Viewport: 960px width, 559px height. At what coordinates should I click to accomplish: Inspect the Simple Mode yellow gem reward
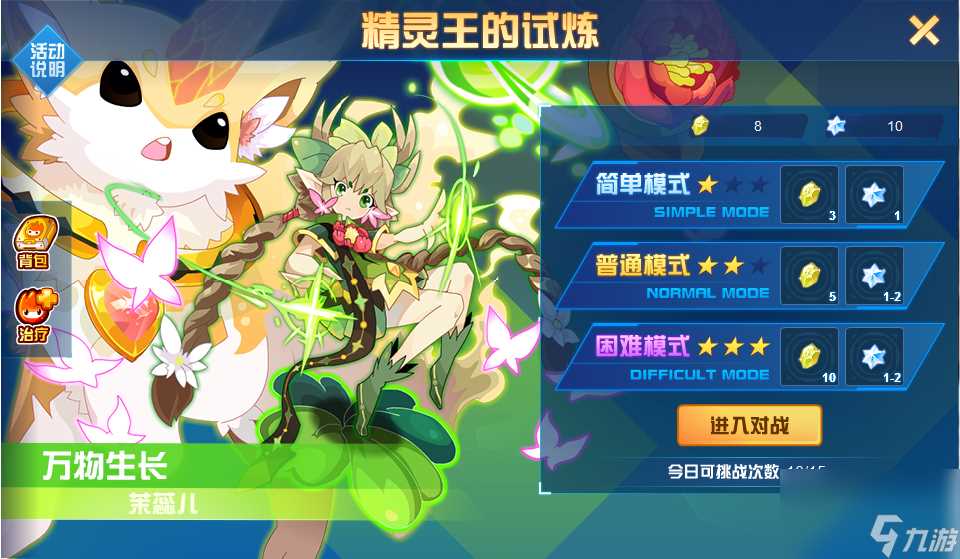click(808, 194)
